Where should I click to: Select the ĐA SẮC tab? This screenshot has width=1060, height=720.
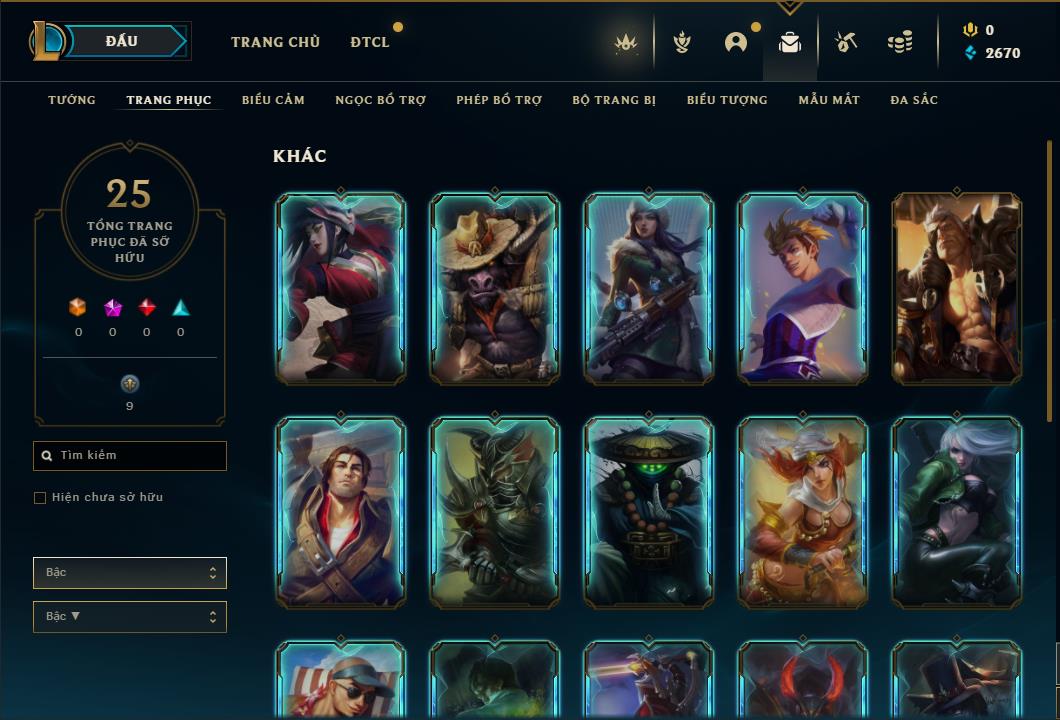[x=914, y=100]
